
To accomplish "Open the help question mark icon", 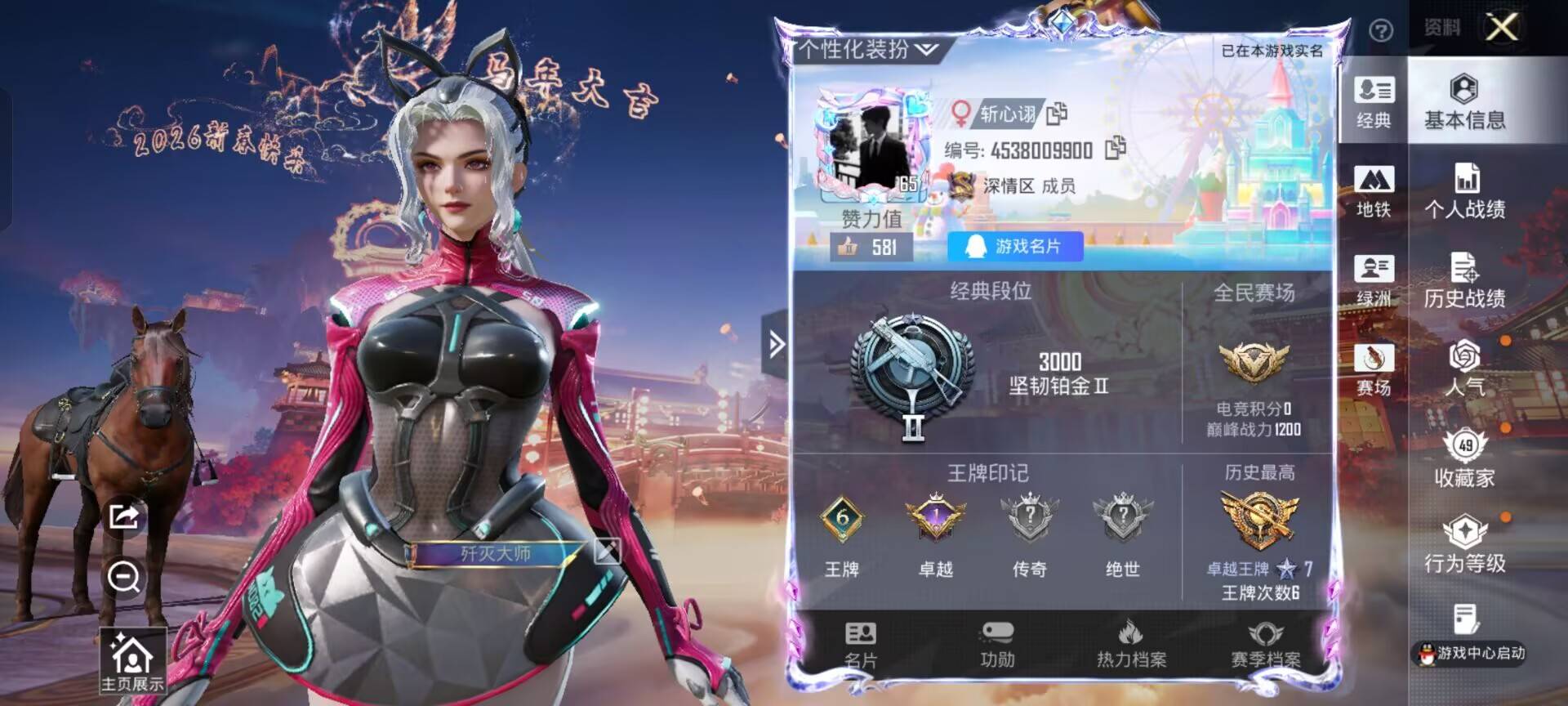I will click(1380, 29).
